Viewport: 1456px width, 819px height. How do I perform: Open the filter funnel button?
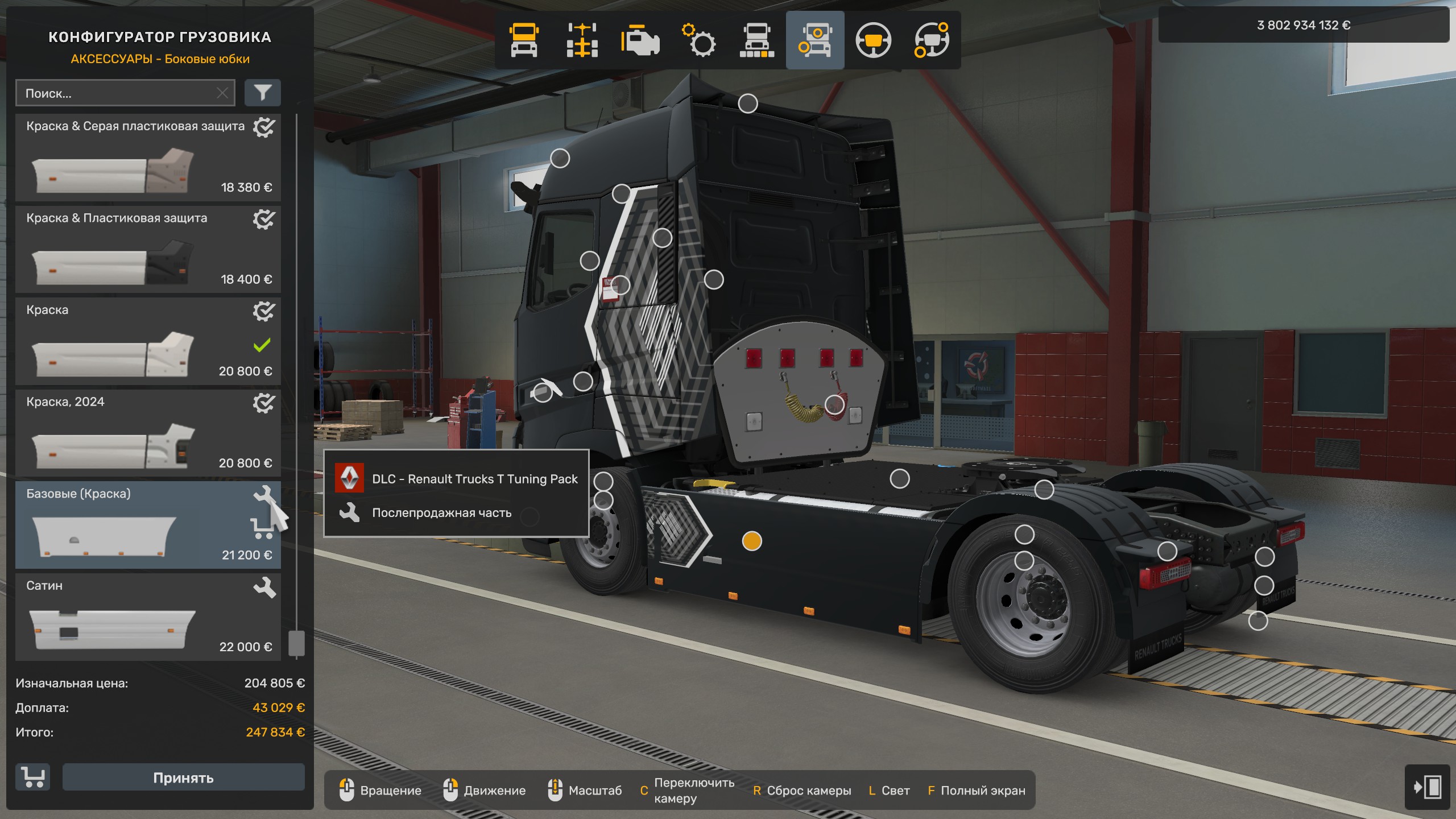[x=262, y=93]
